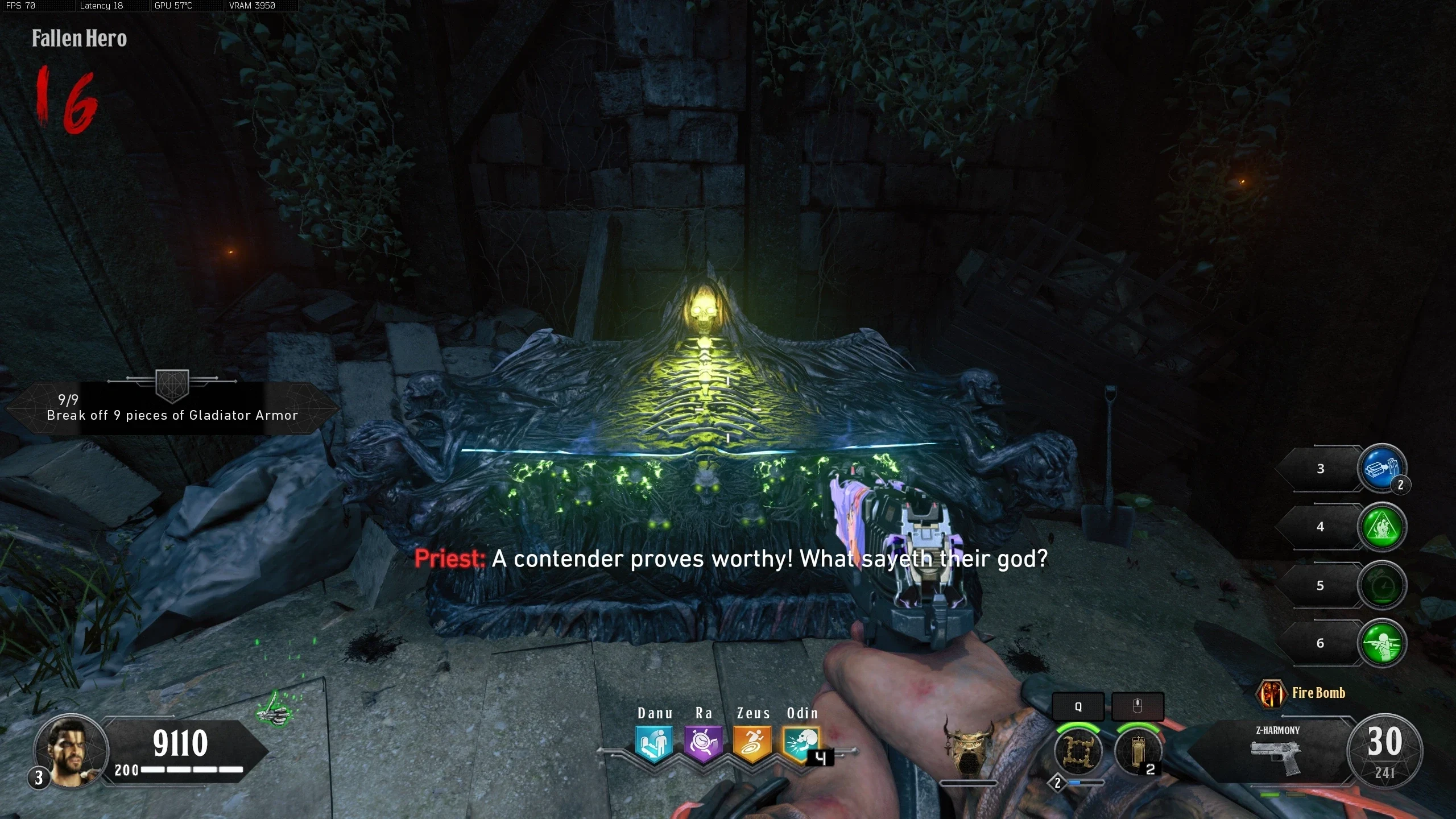This screenshot has width=1456, height=819.
Task: Open the player character portrait
Action: click(x=71, y=751)
